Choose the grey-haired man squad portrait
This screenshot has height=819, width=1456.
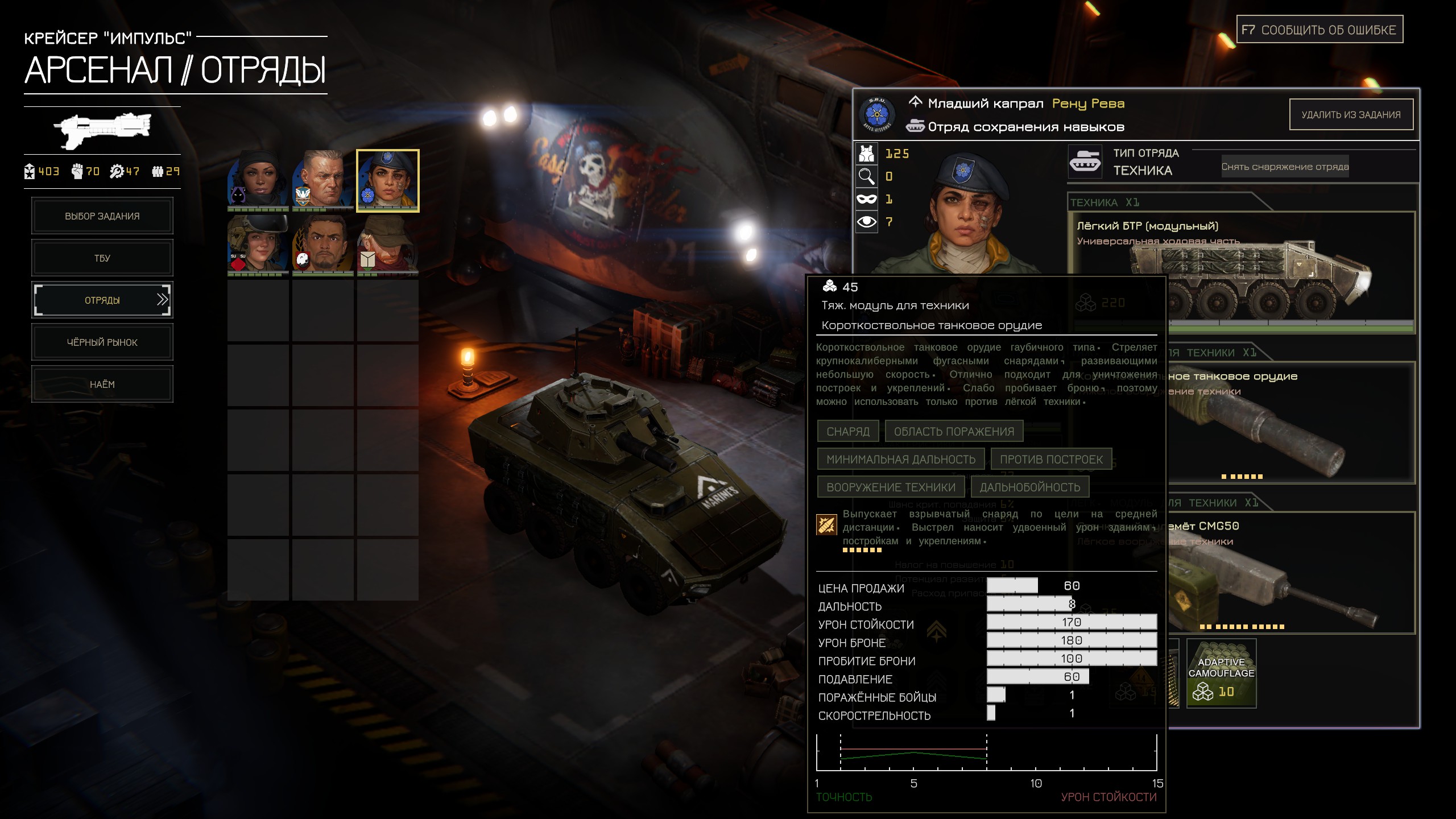click(x=323, y=180)
